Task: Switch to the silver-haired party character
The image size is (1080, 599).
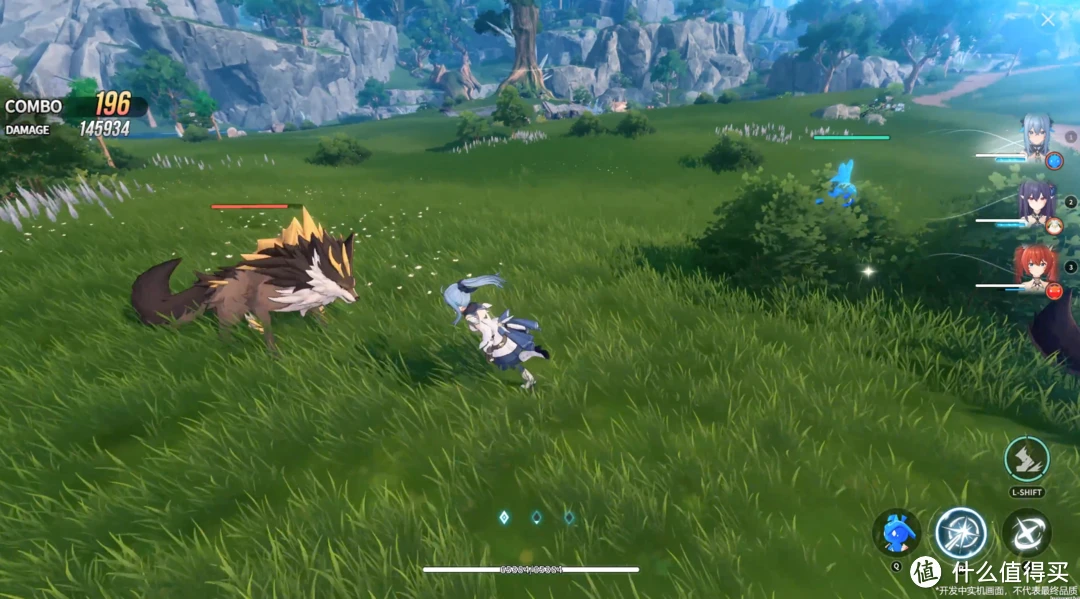Action: click(1034, 135)
